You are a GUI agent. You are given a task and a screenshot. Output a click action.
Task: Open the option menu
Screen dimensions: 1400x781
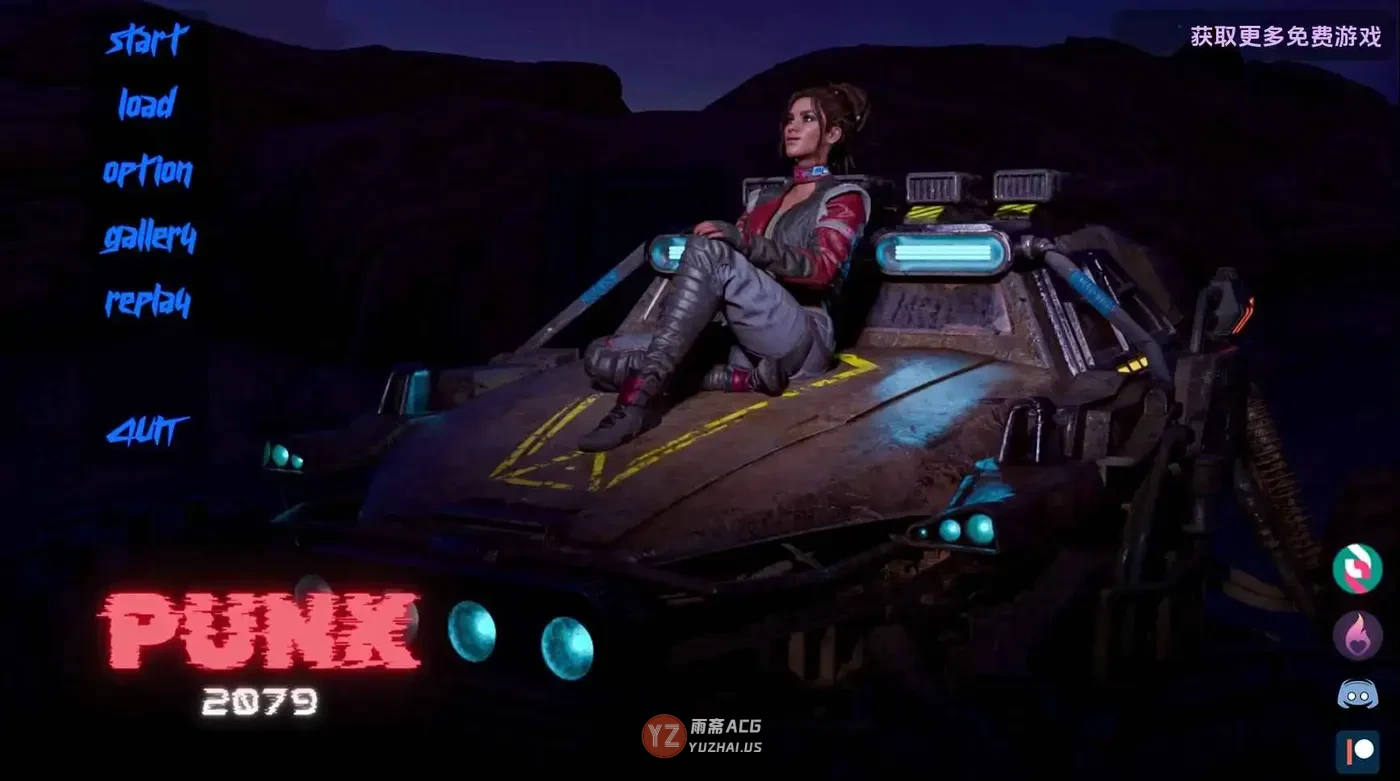click(x=147, y=172)
